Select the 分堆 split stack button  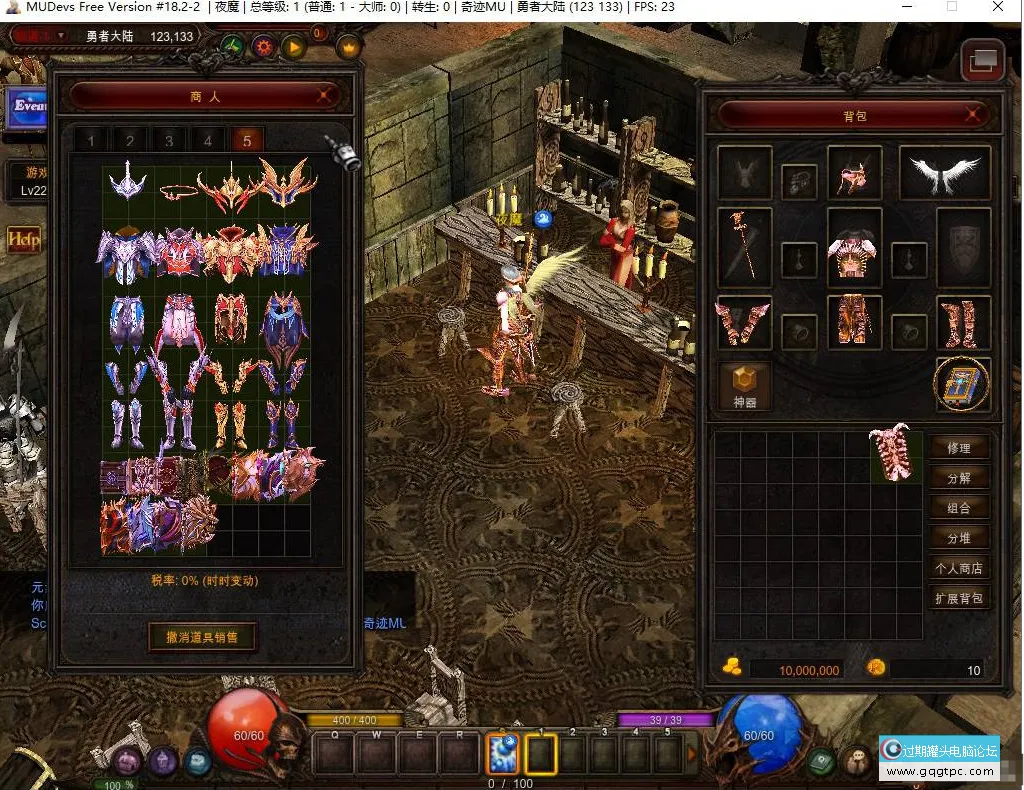coord(958,538)
